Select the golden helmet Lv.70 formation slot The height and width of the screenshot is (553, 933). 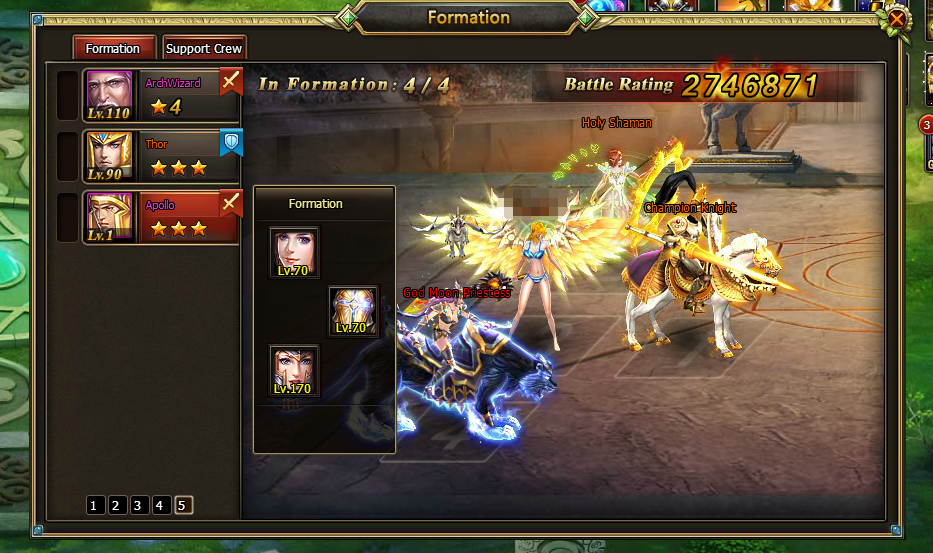coord(354,311)
